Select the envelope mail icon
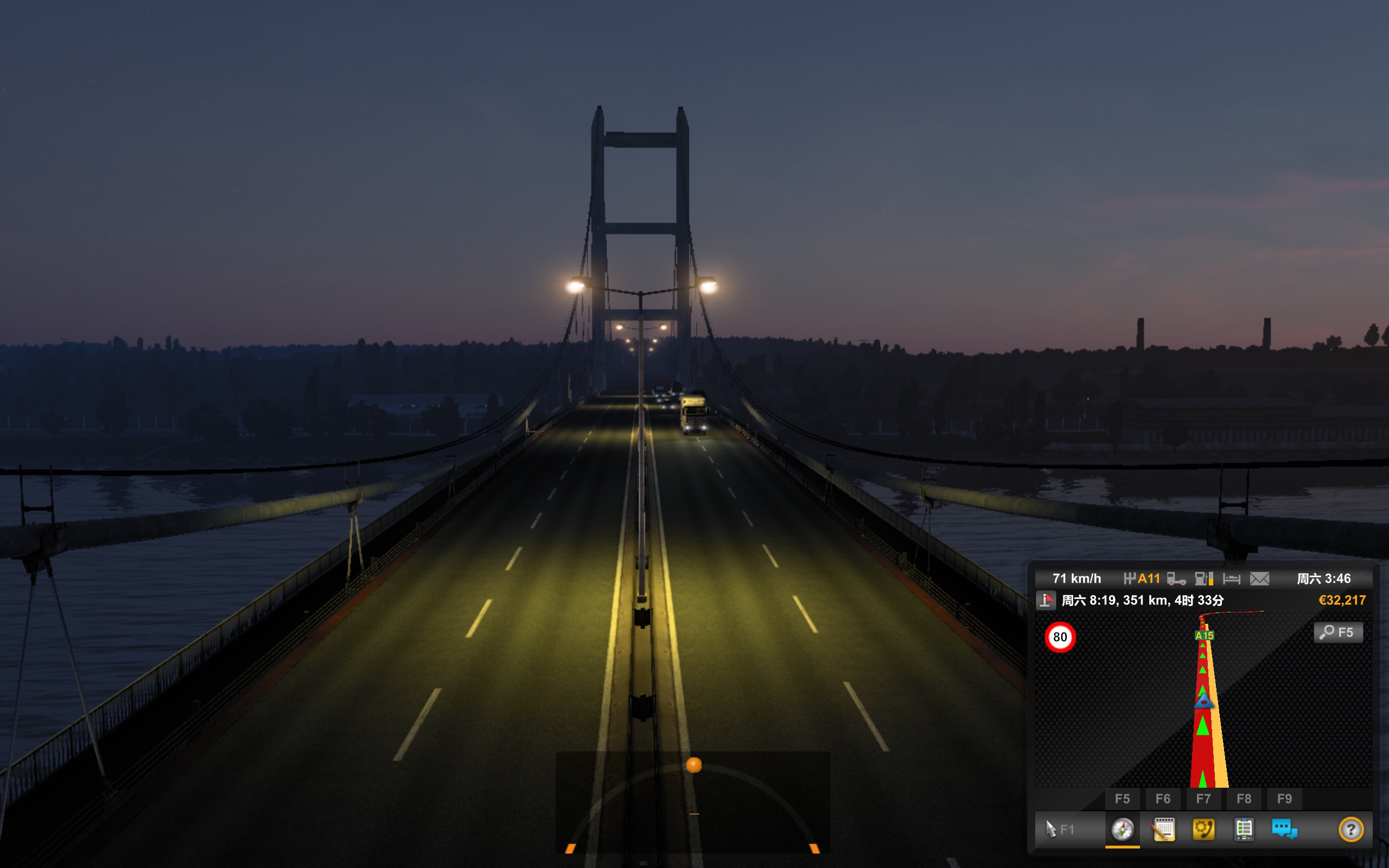This screenshot has width=1389, height=868. point(1259,579)
